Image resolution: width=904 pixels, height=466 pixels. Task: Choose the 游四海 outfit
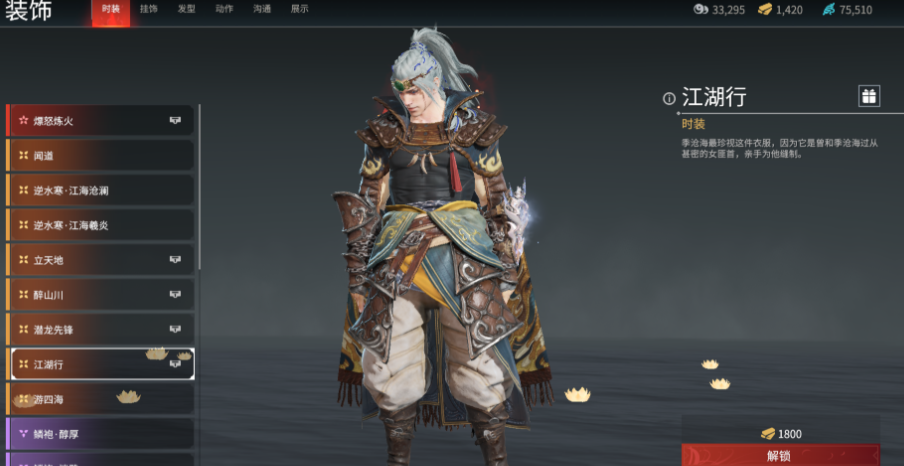click(100, 399)
